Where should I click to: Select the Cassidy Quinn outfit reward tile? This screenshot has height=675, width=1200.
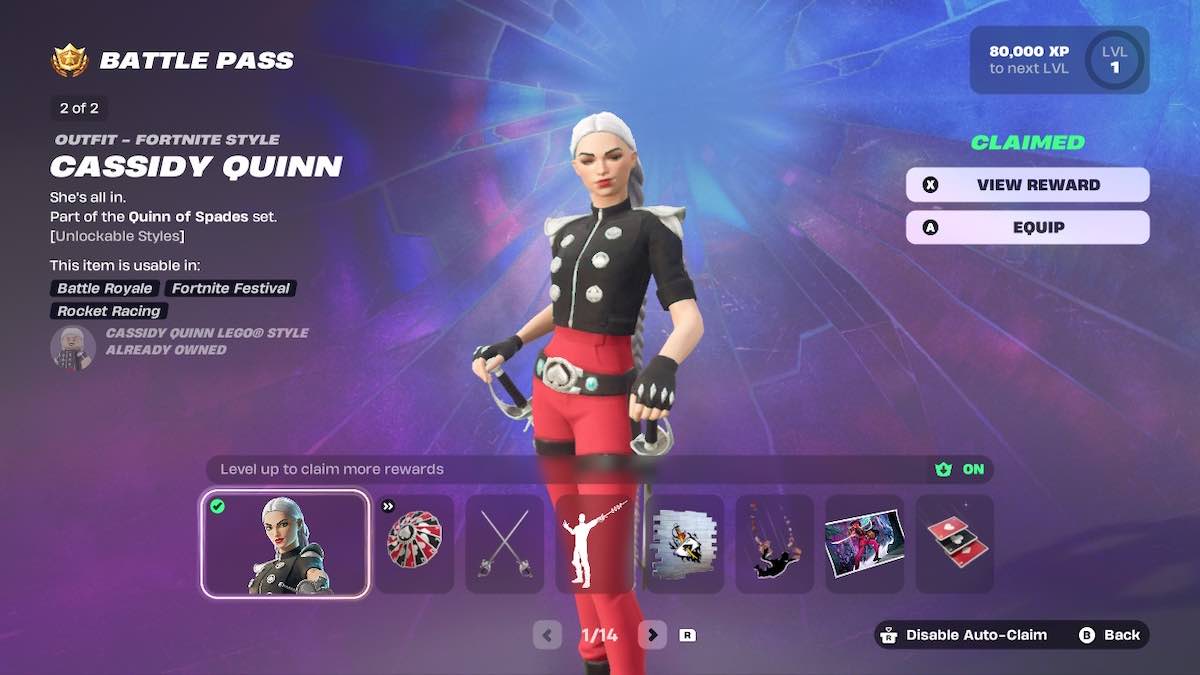pos(285,544)
